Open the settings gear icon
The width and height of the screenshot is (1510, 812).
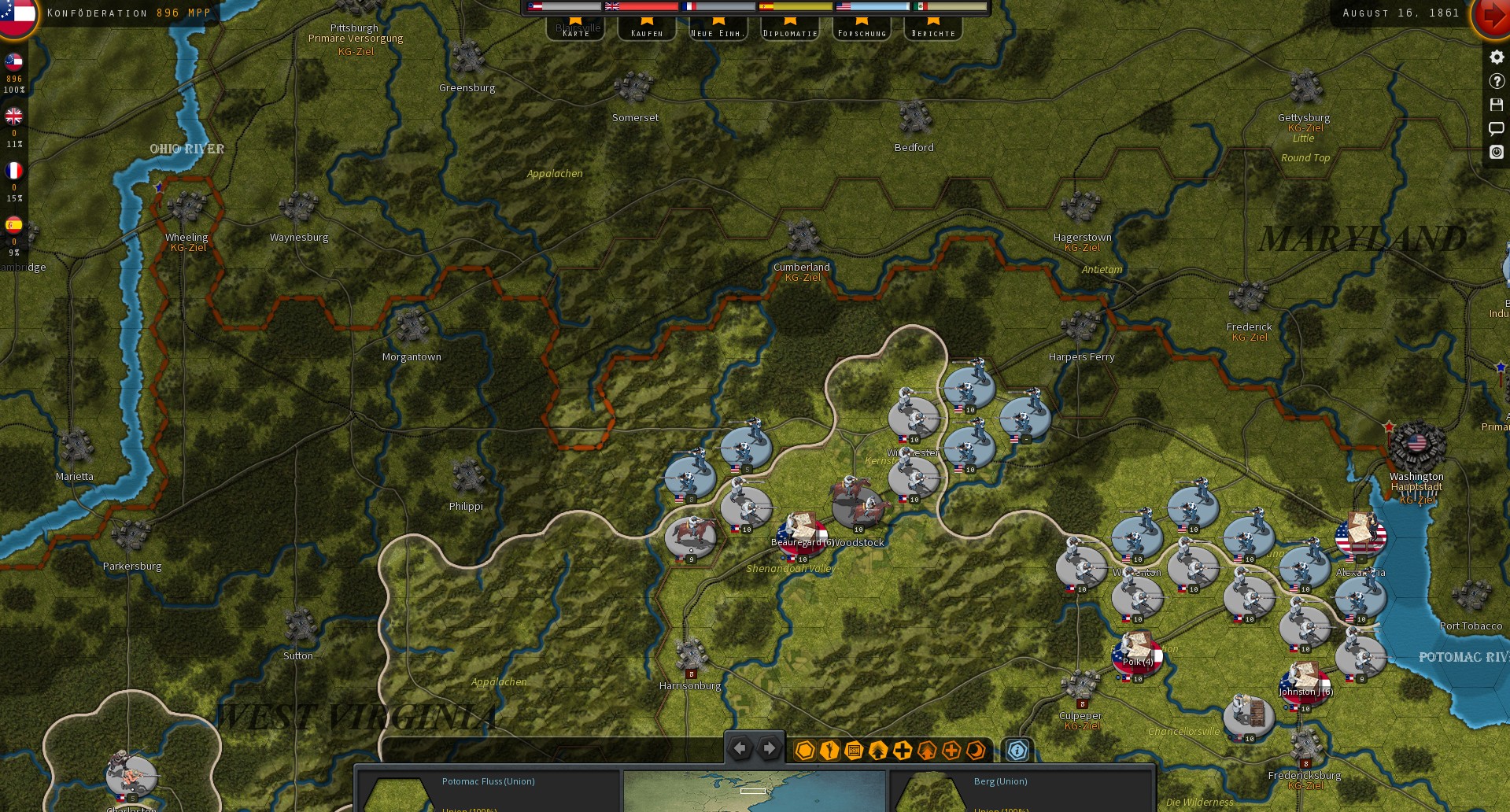coord(1496,57)
